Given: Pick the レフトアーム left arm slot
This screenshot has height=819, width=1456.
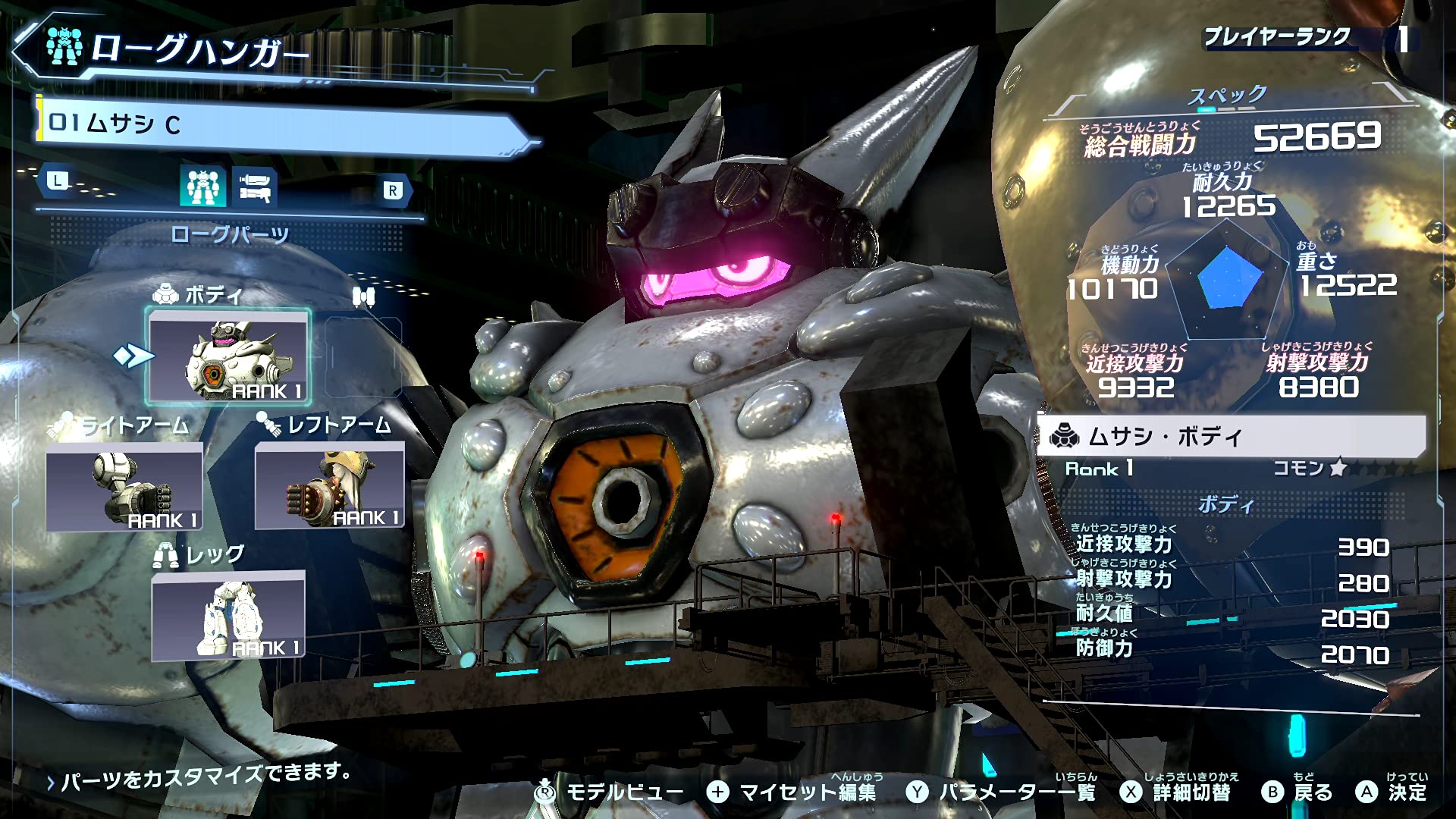Looking at the screenshot, I should point(330,486).
